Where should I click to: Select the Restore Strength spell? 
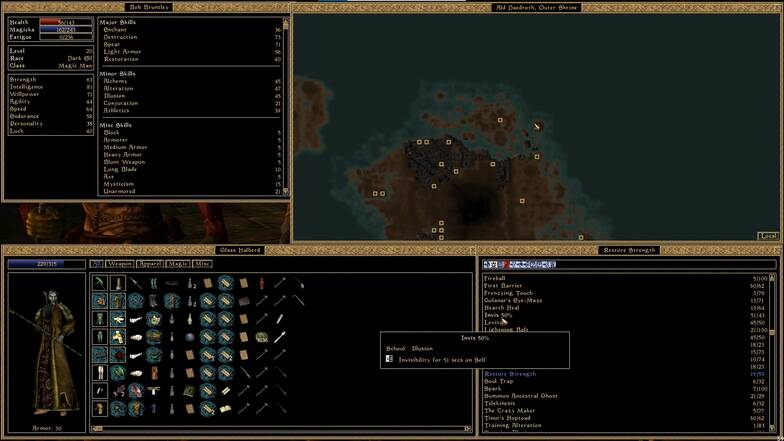(x=510, y=374)
